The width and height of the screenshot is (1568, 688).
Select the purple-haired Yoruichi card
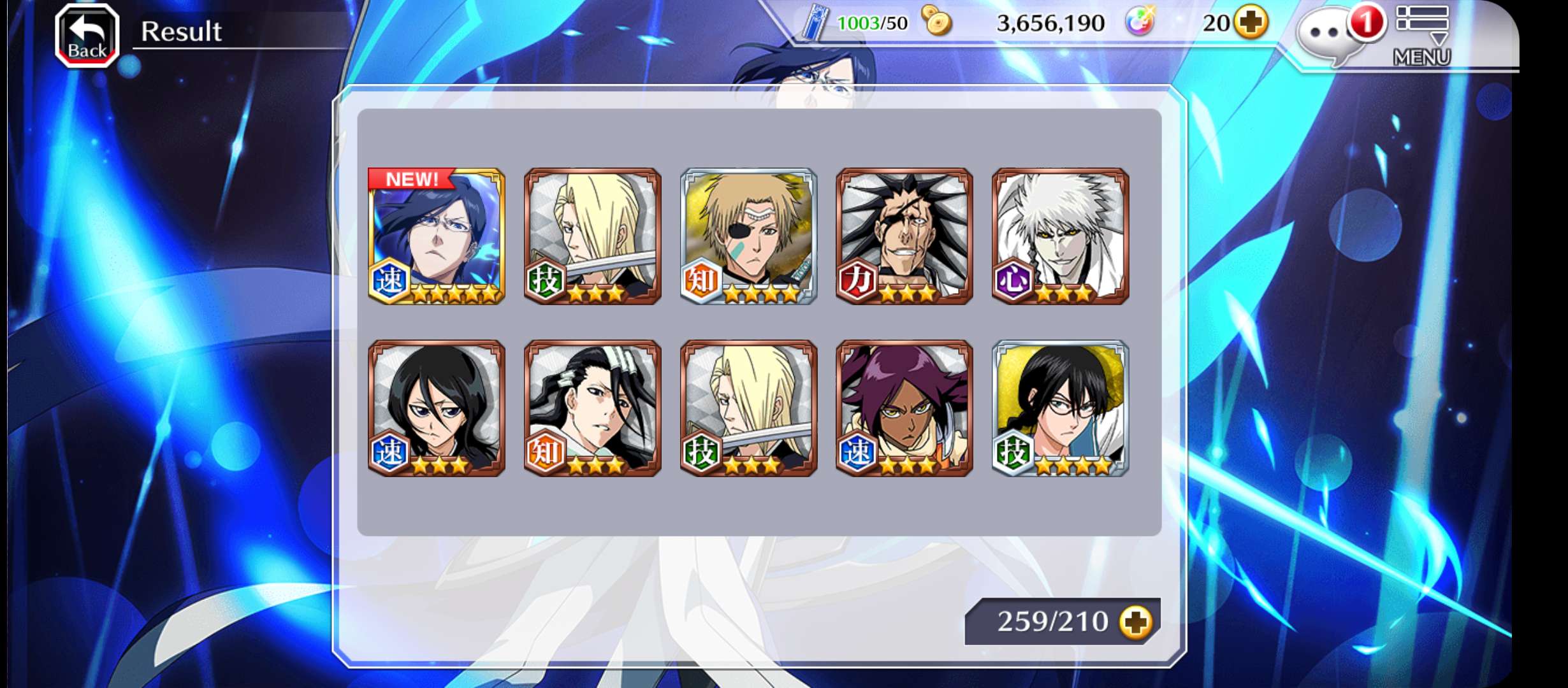click(904, 408)
